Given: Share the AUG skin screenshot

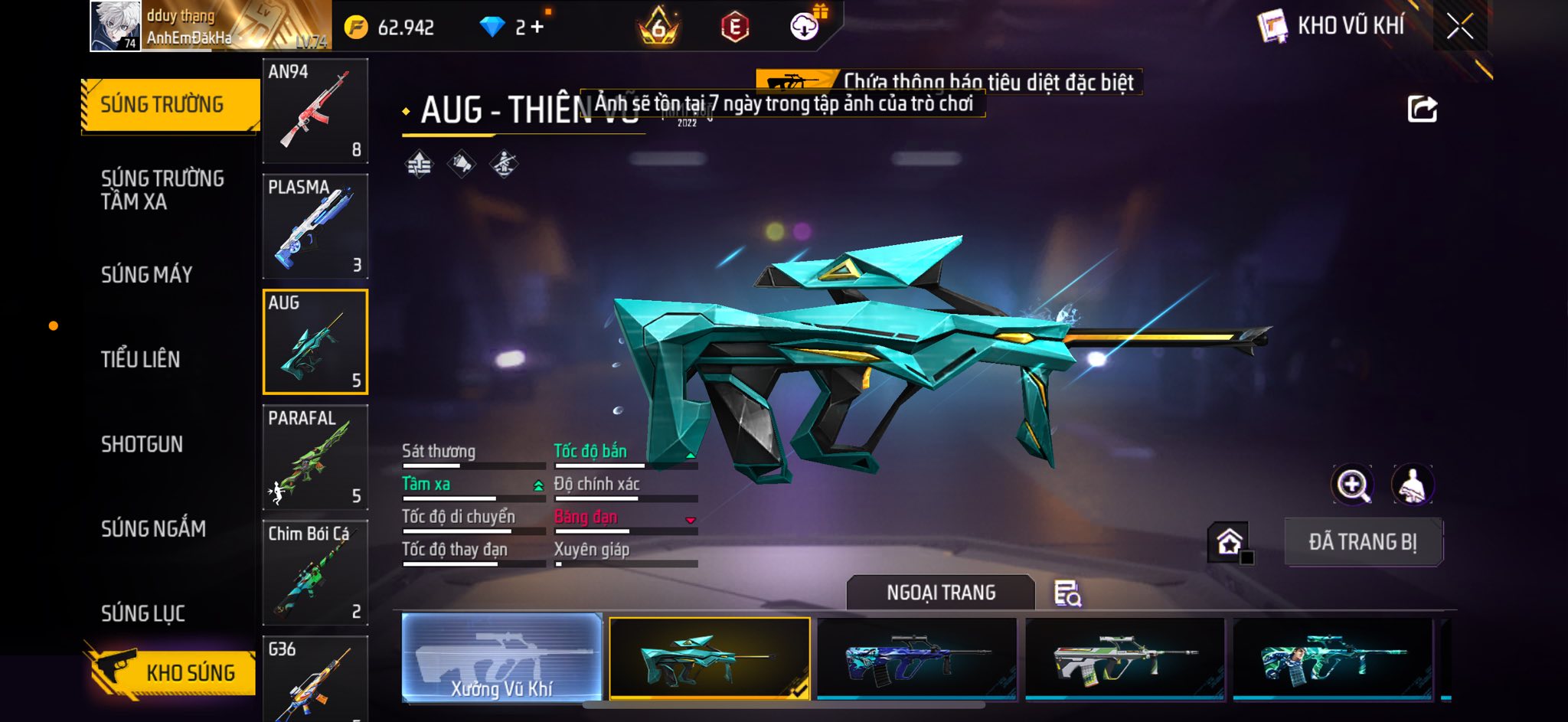Looking at the screenshot, I should (1422, 109).
